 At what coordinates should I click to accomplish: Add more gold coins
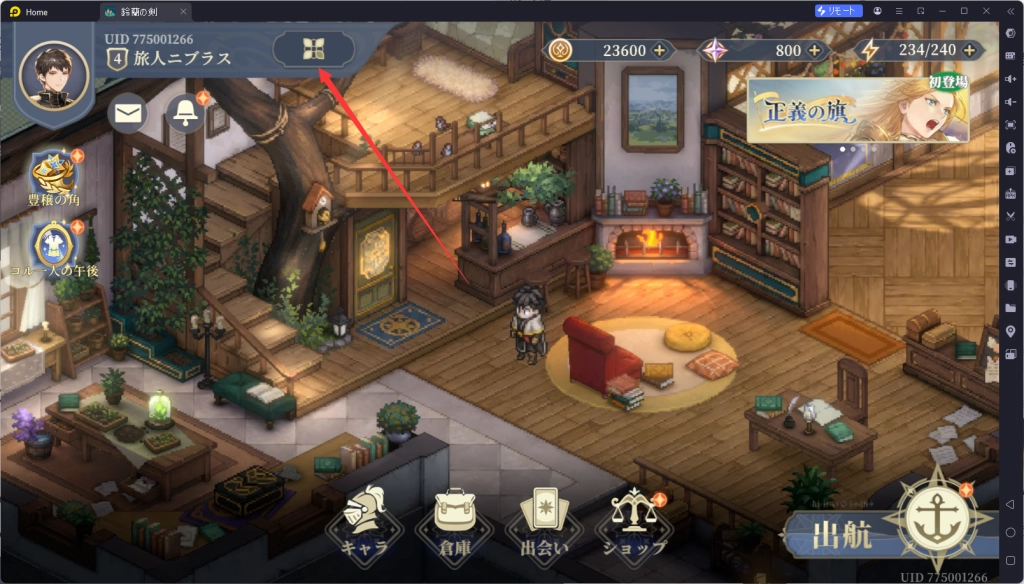point(659,50)
